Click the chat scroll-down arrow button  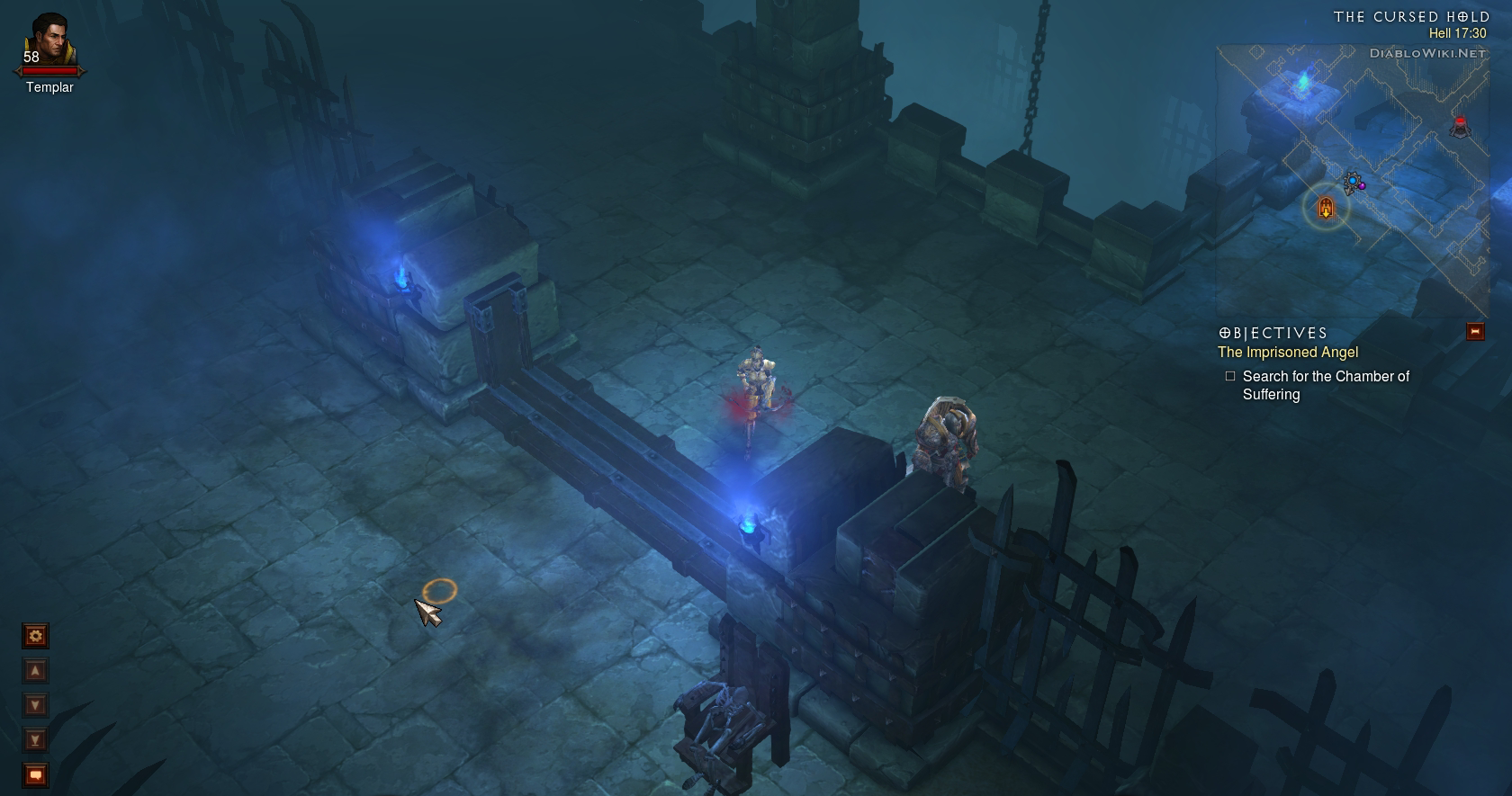(x=35, y=705)
